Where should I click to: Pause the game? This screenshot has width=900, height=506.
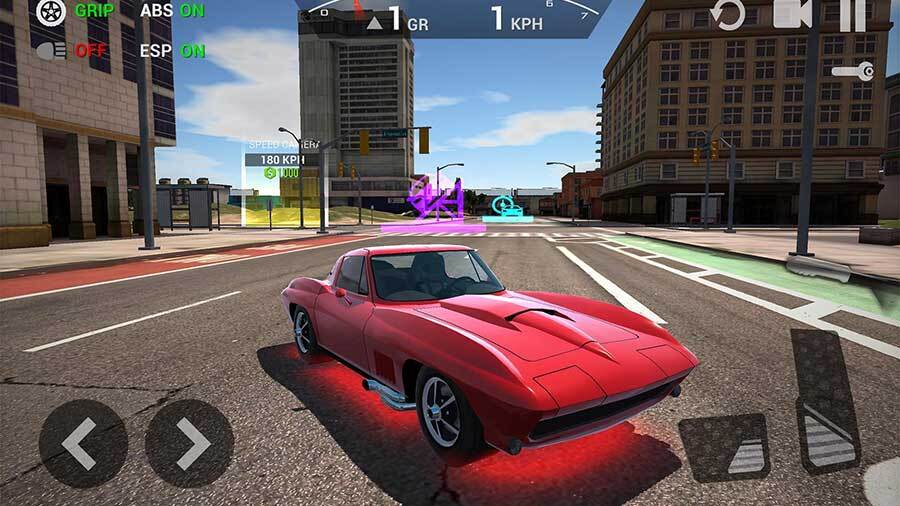(852, 15)
